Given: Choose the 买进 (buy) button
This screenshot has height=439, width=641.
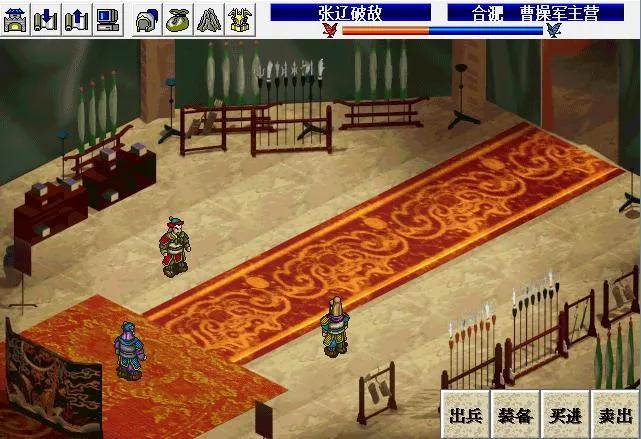Looking at the screenshot, I should 565,413.
